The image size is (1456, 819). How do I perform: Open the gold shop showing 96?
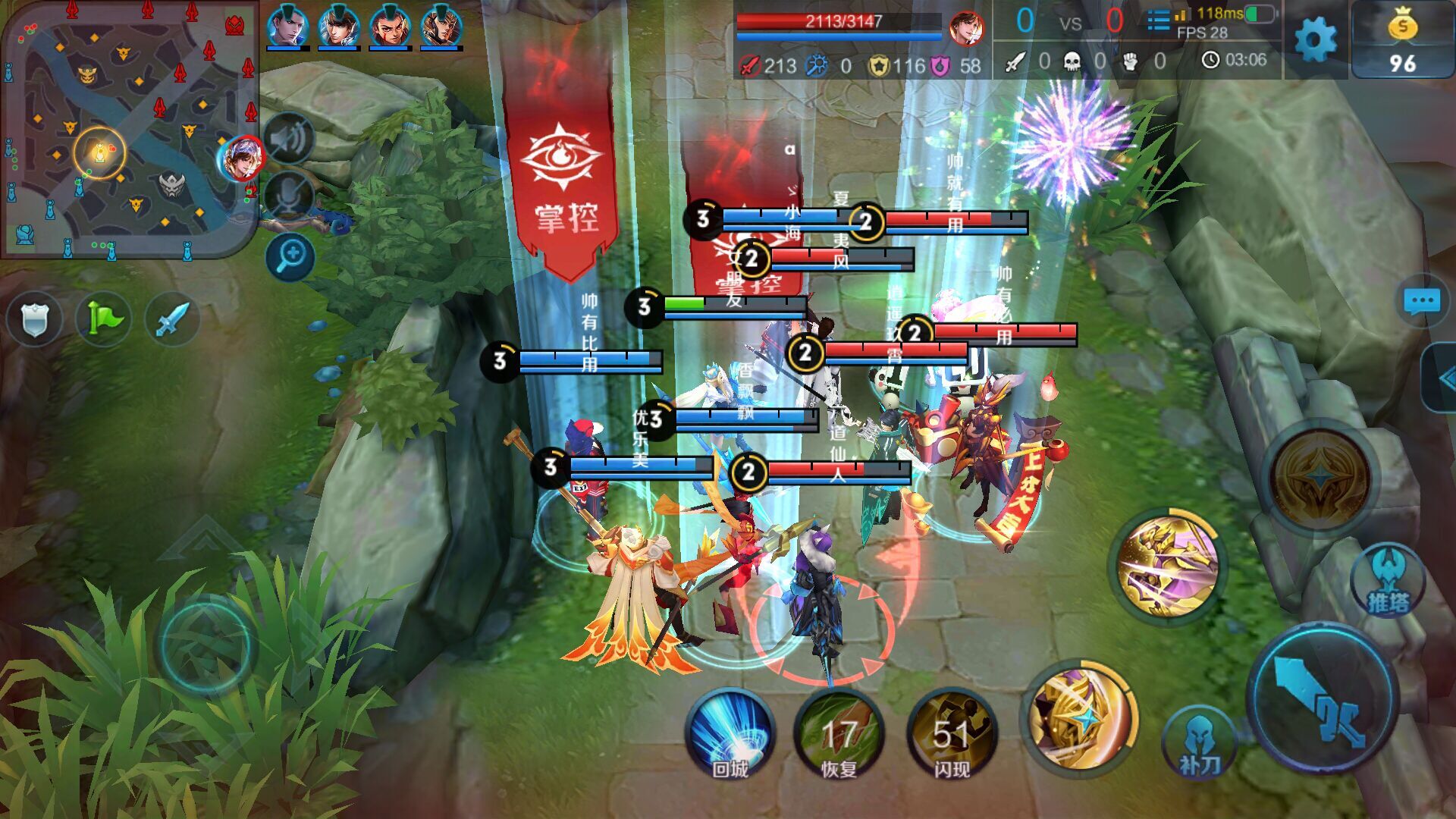click(1401, 42)
